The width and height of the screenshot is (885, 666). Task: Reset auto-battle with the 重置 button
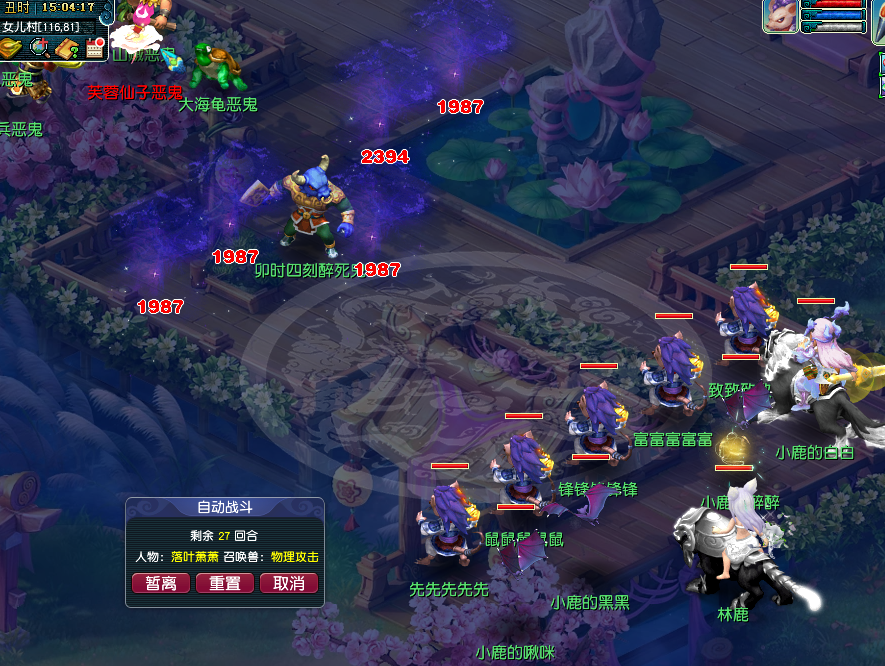click(225, 583)
